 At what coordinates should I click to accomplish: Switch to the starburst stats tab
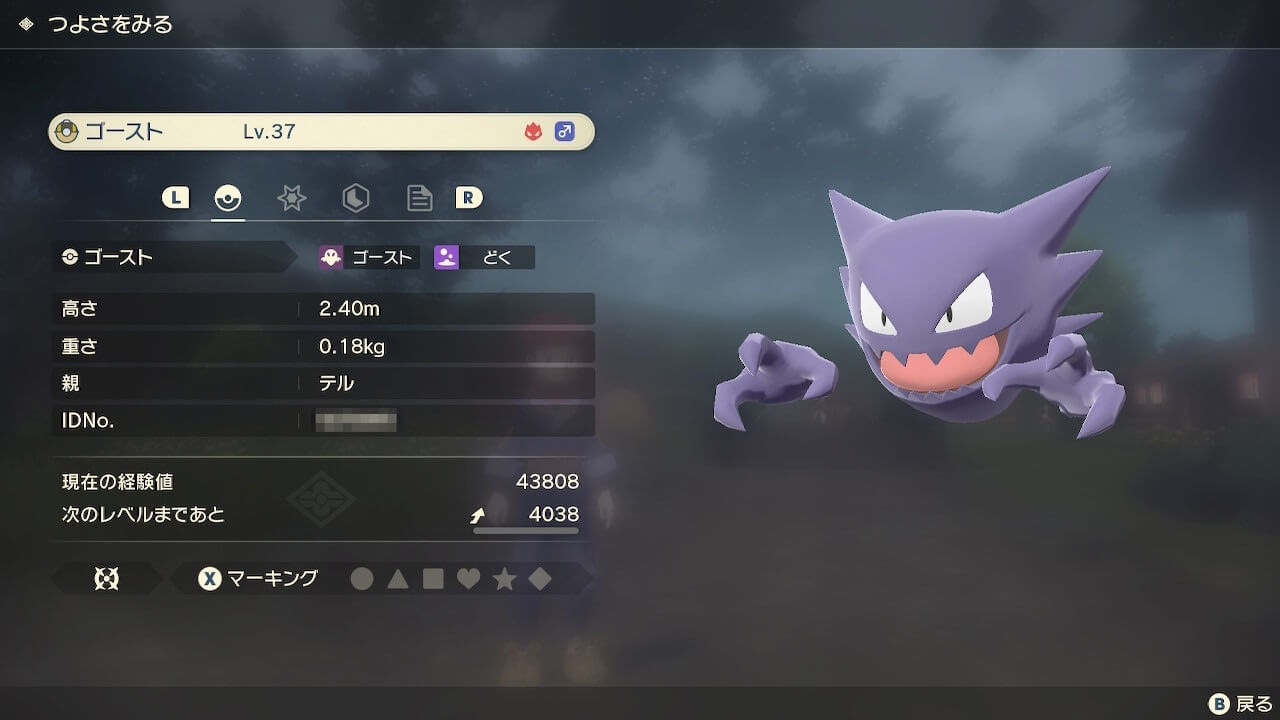[x=291, y=198]
